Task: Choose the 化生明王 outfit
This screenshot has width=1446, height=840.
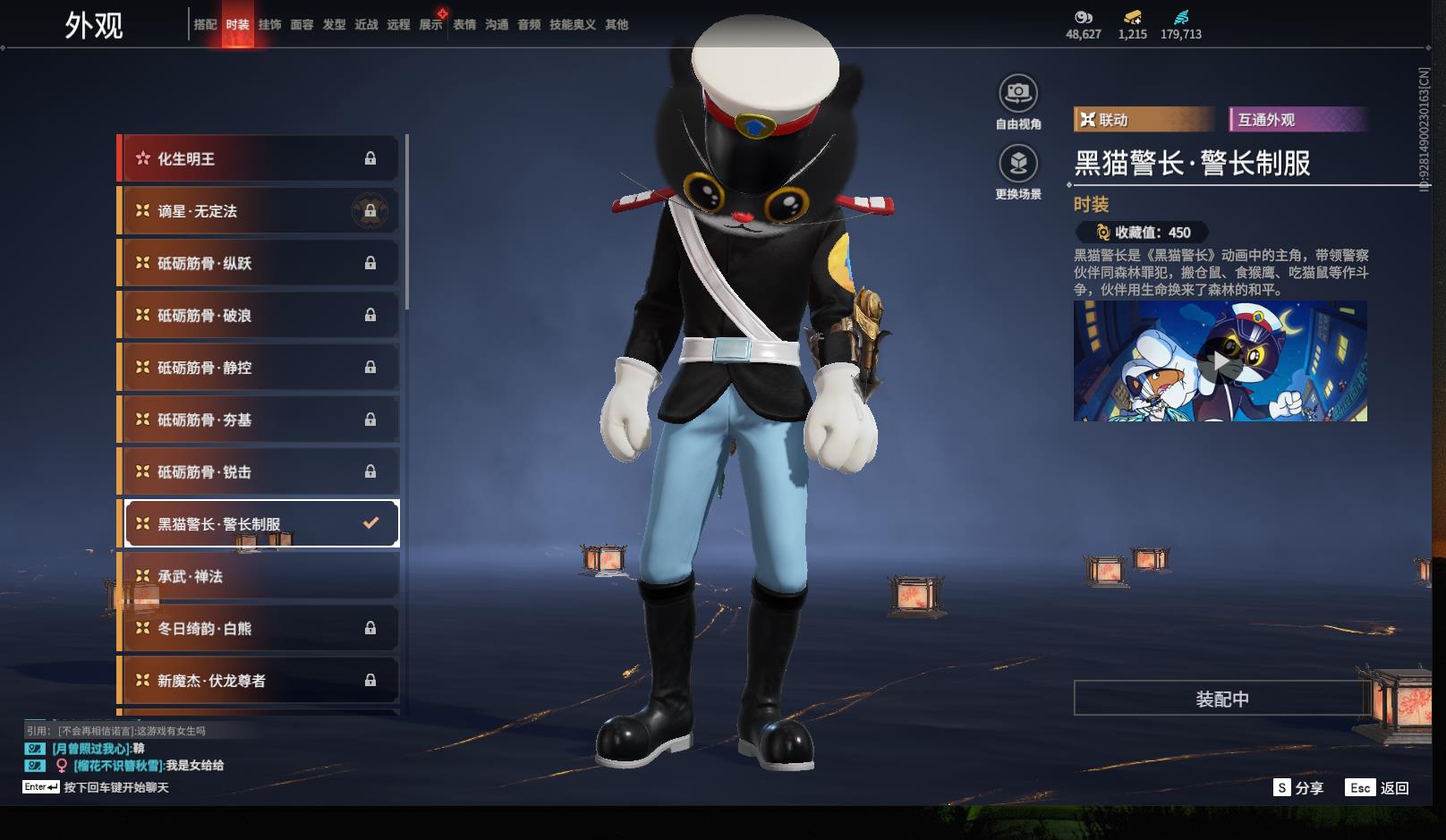Action: click(x=258, y=158)
